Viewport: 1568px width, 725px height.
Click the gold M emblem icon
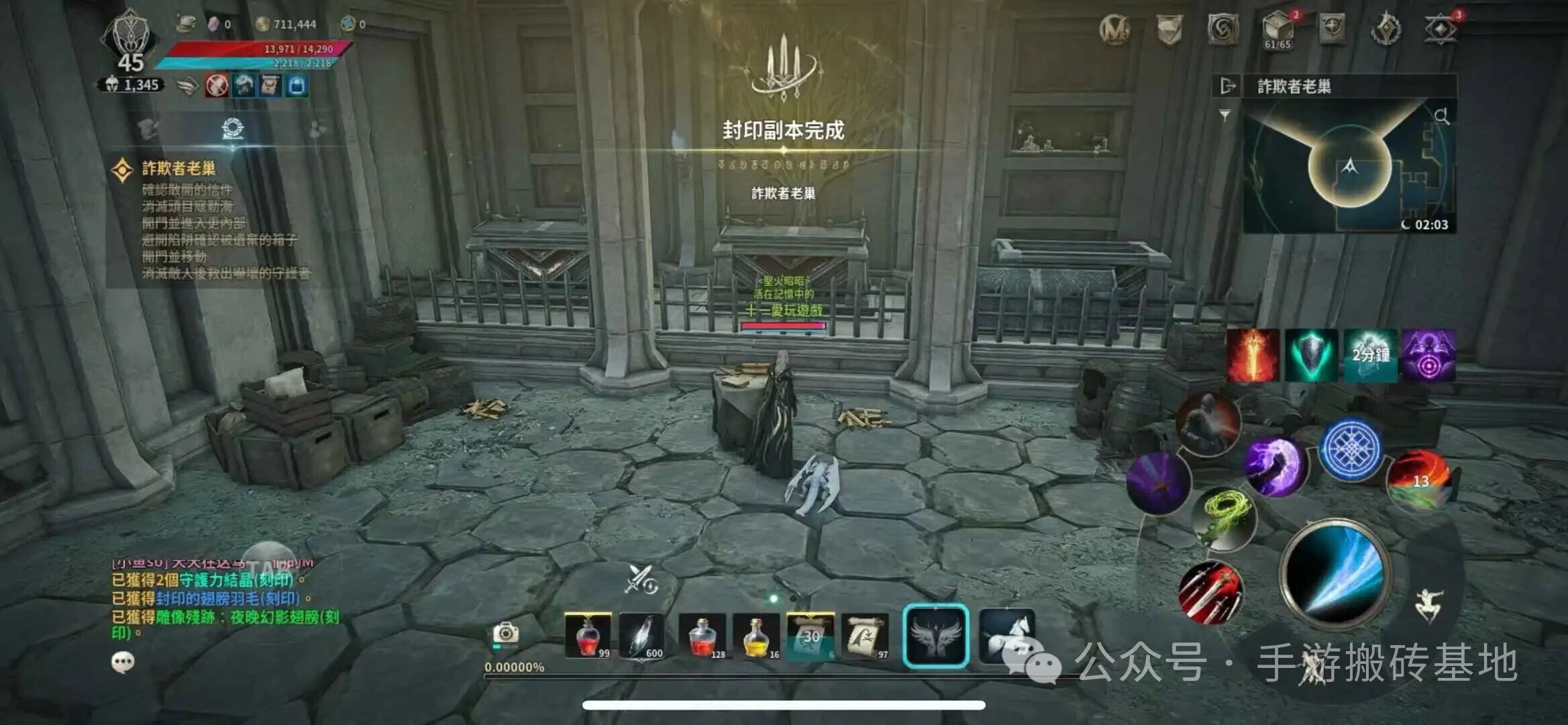pyautogui.click(x=1114, y=29)
